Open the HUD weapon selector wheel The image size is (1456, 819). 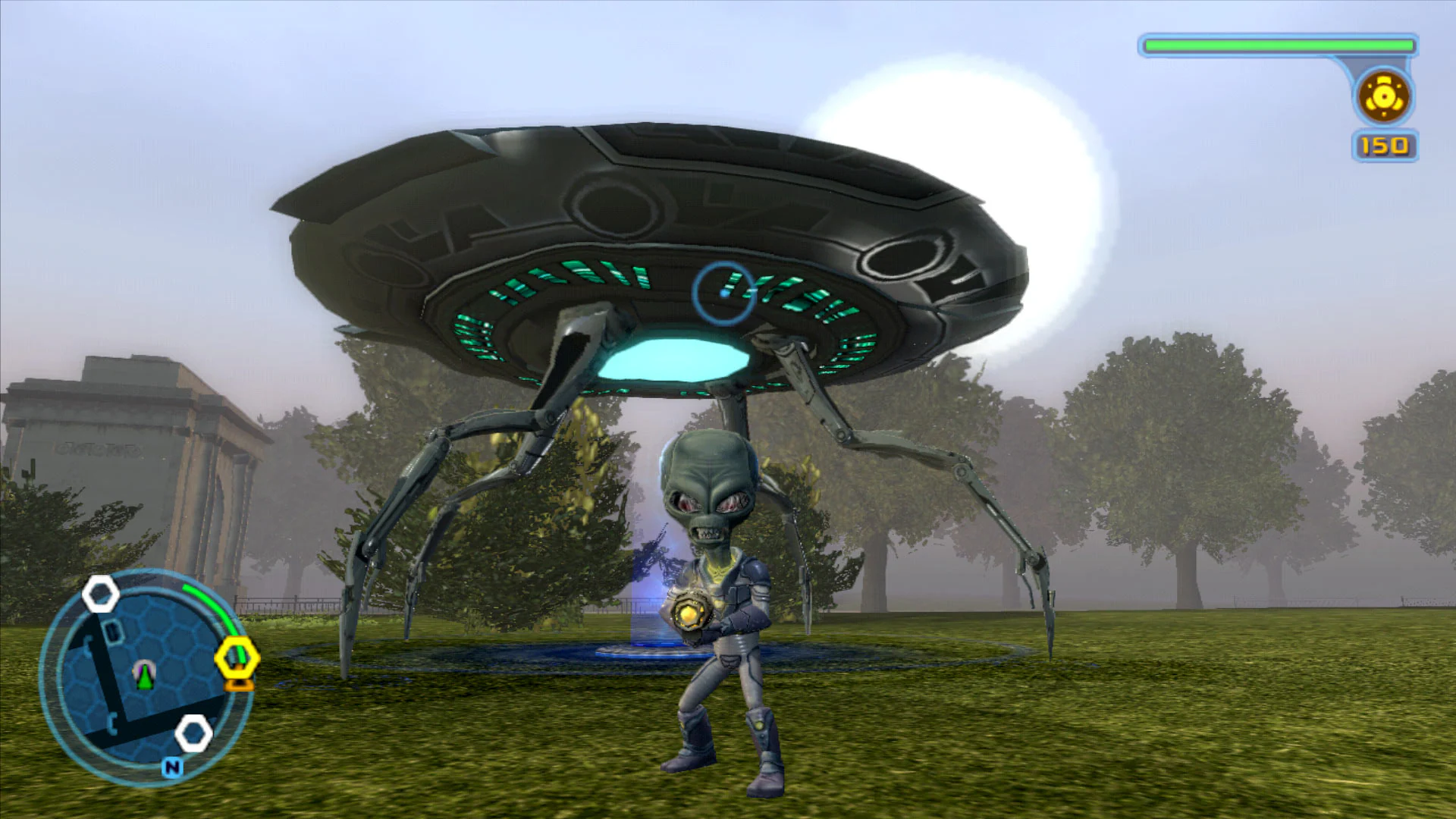[1384, 97]
